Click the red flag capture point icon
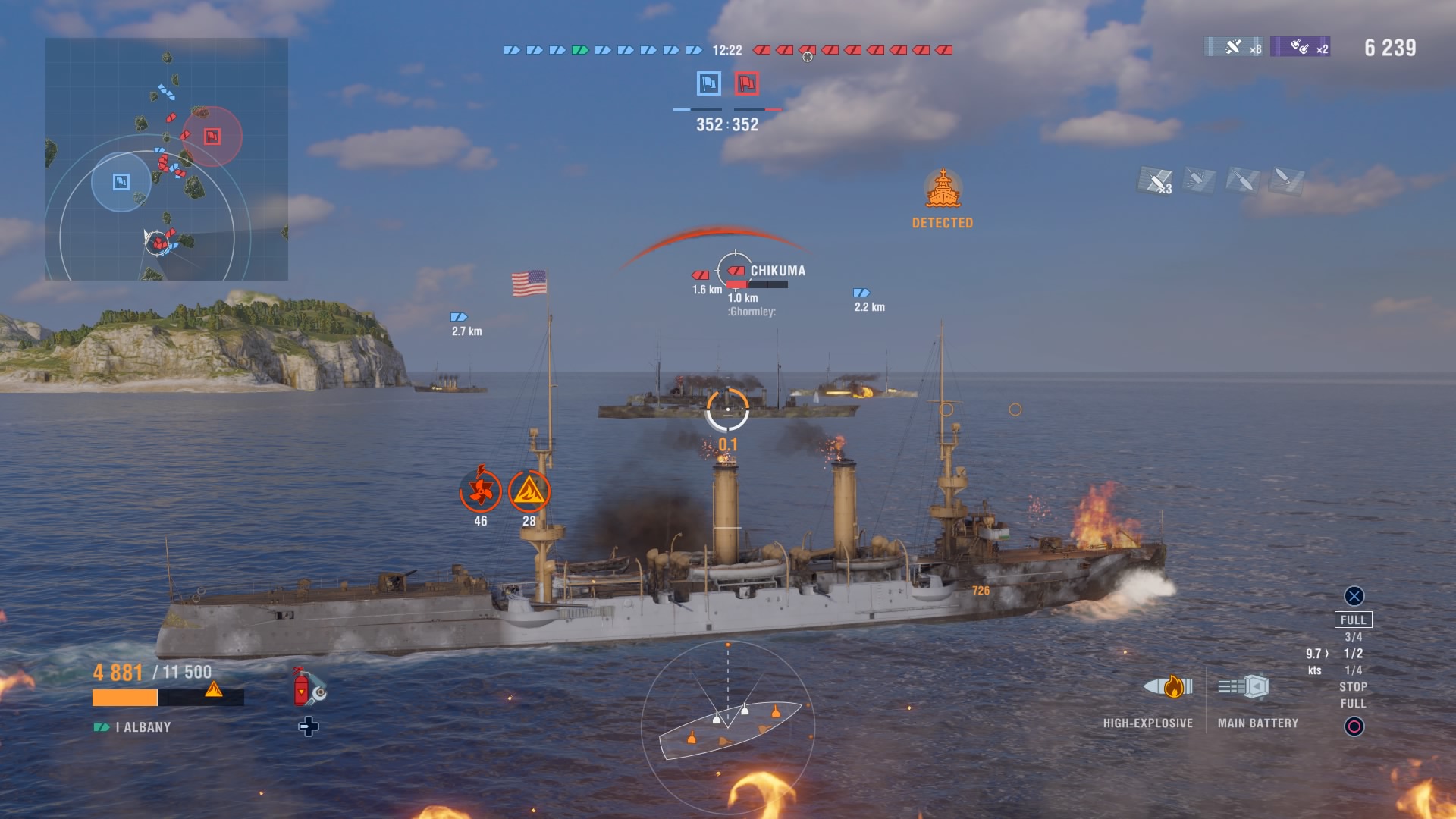Screen dimensions: 1456x819 click(x=746, y=83)
